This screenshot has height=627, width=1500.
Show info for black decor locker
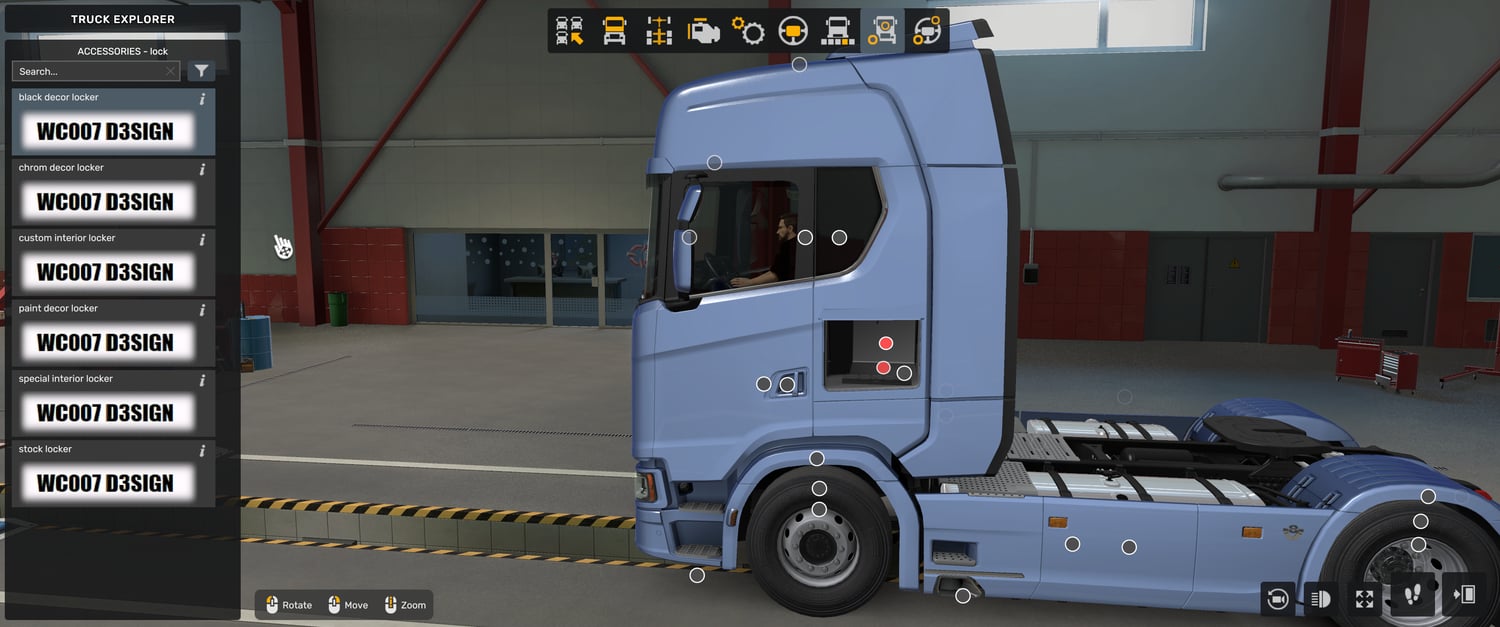coord(202,98)
